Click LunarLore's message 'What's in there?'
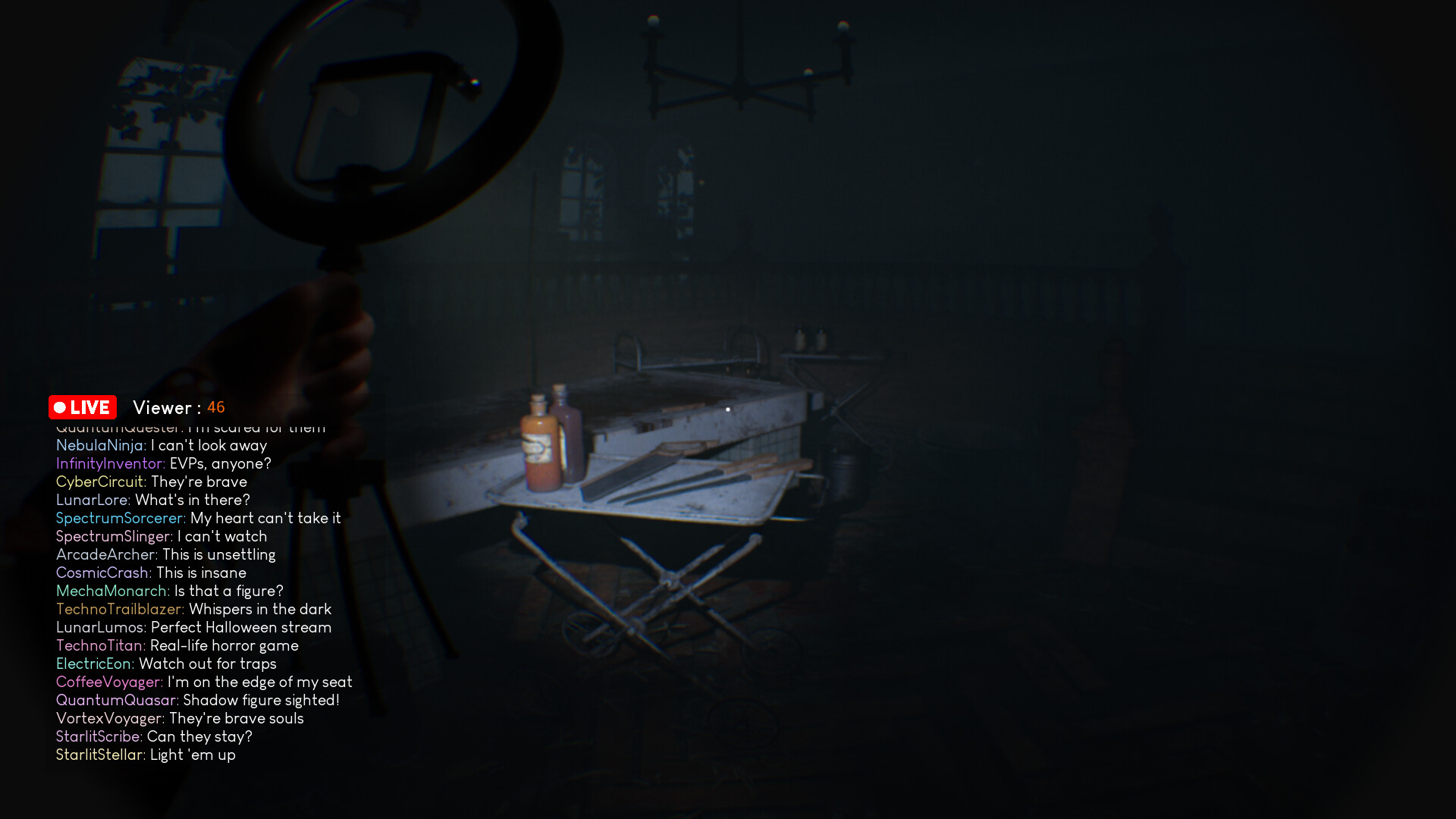Screen dimensions: 1456x819 (x=193, y=500)
